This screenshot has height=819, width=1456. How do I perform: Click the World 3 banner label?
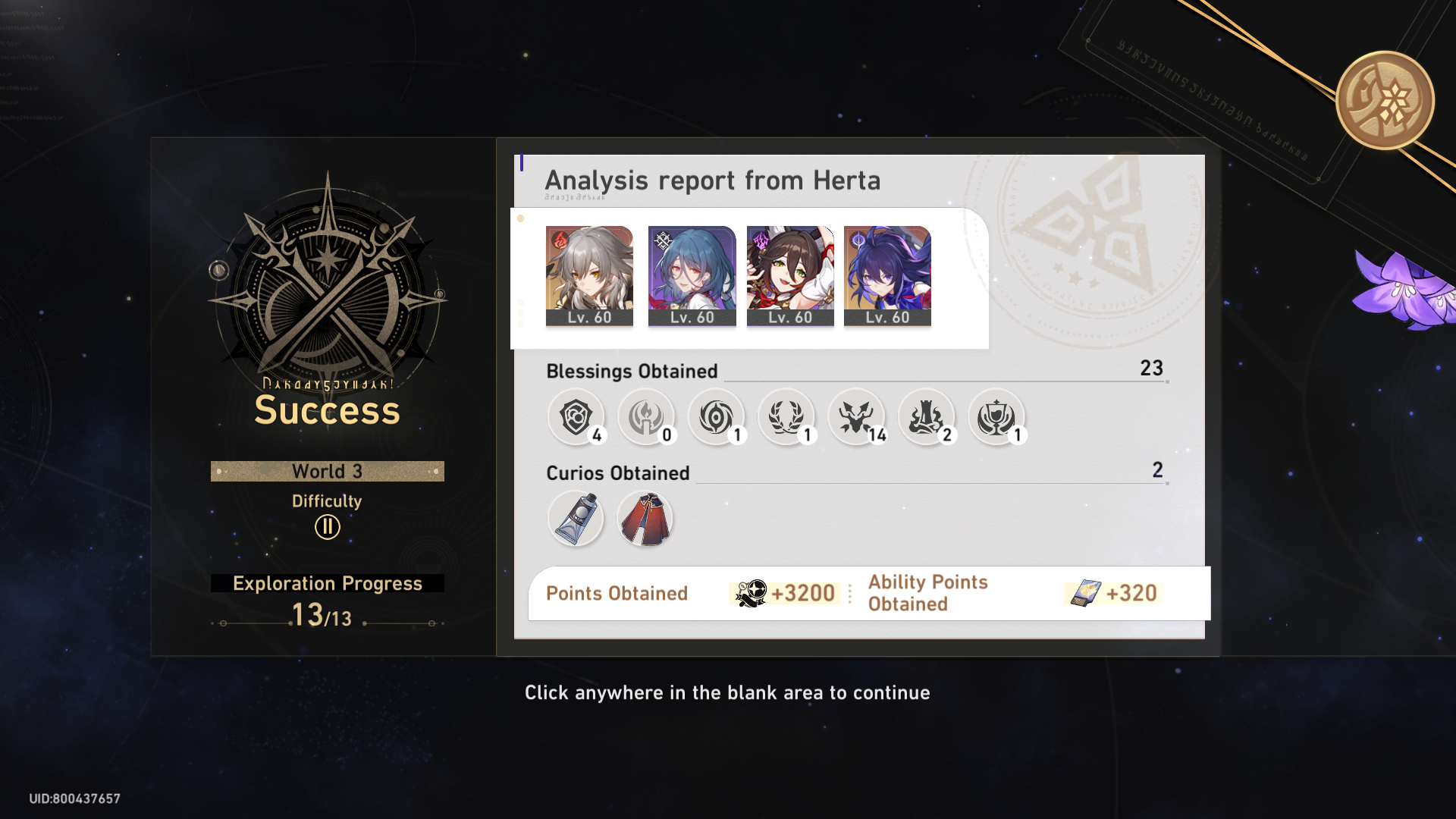coord(327,471)
